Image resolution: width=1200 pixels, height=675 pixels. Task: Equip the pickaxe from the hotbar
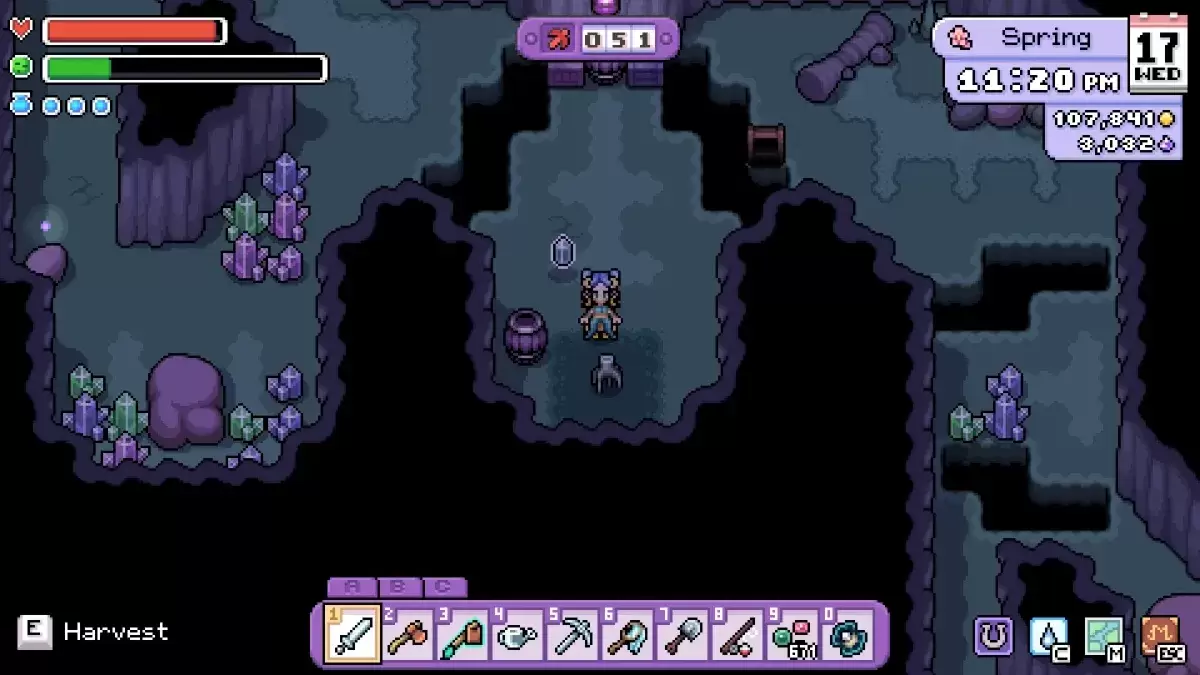point(572,634)
